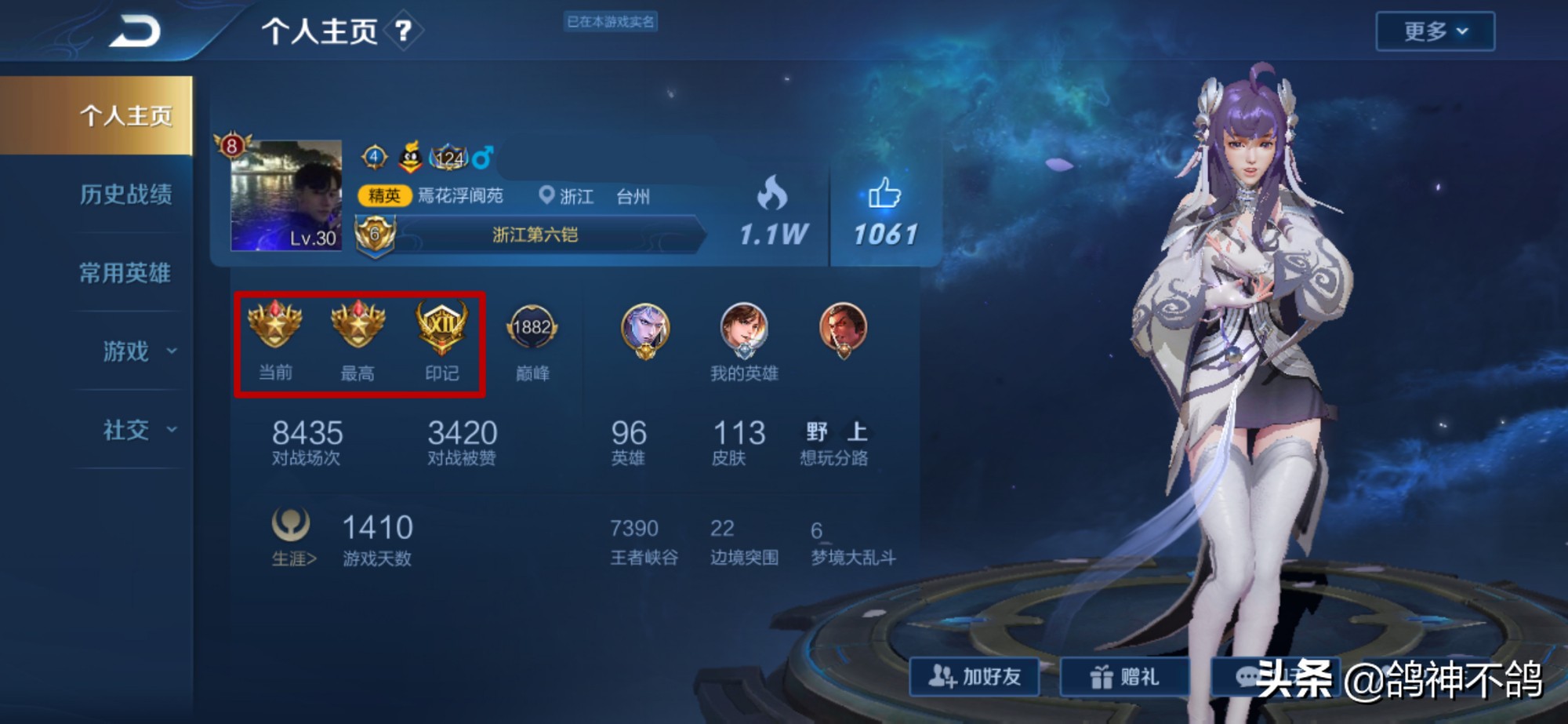Click the QQ penguin icon by the name

tap(410, 155)
